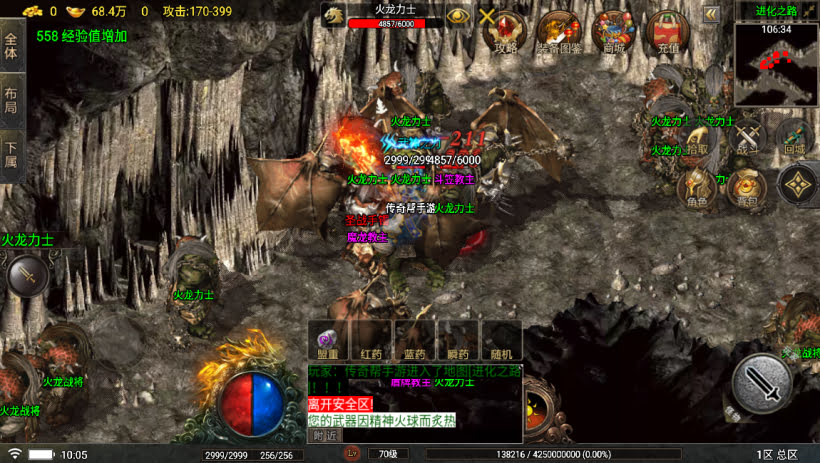This screenshot has height=463, width=820.
Task: Toggle the 战斗 combat mode button
Action: point(747,138)
